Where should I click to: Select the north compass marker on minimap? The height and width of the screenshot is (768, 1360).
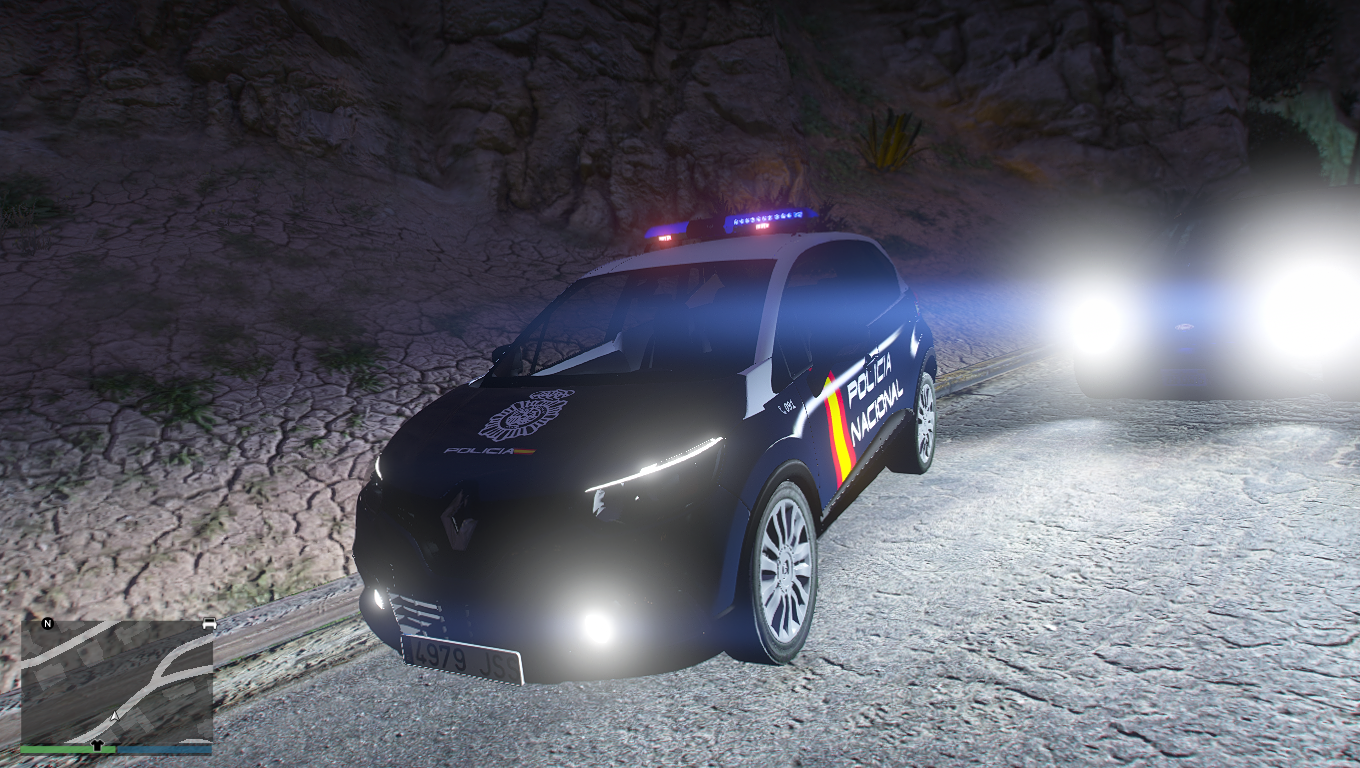pos(47,624)
